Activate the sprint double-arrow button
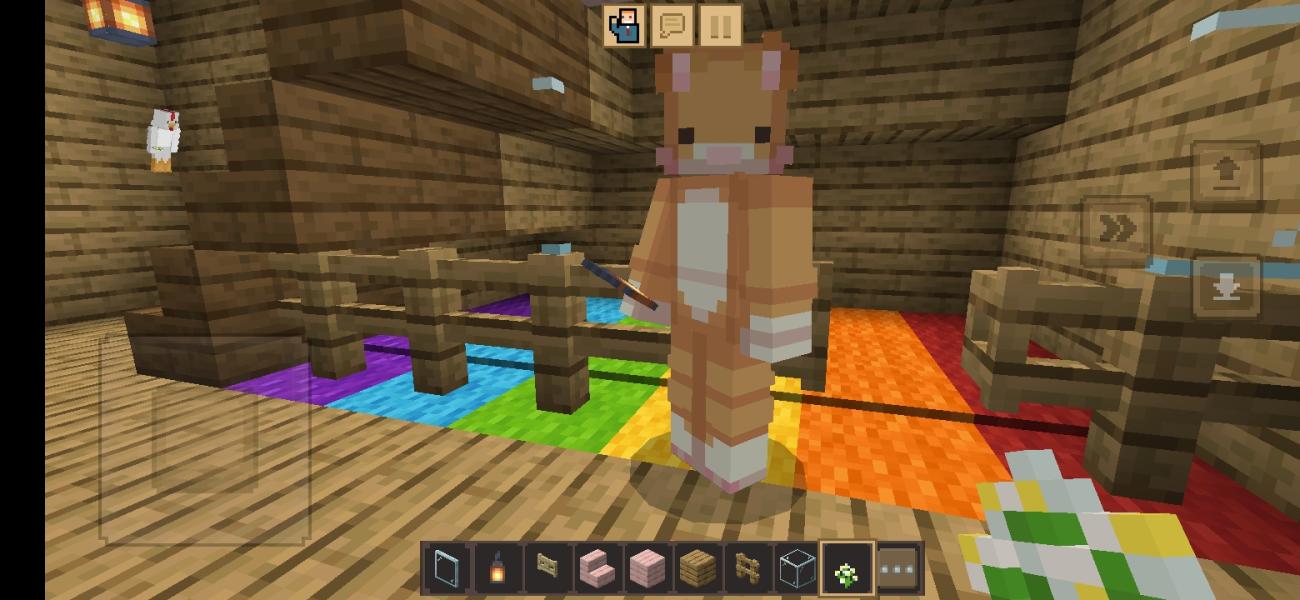 pyautogui.click(x=1117, y=231)
